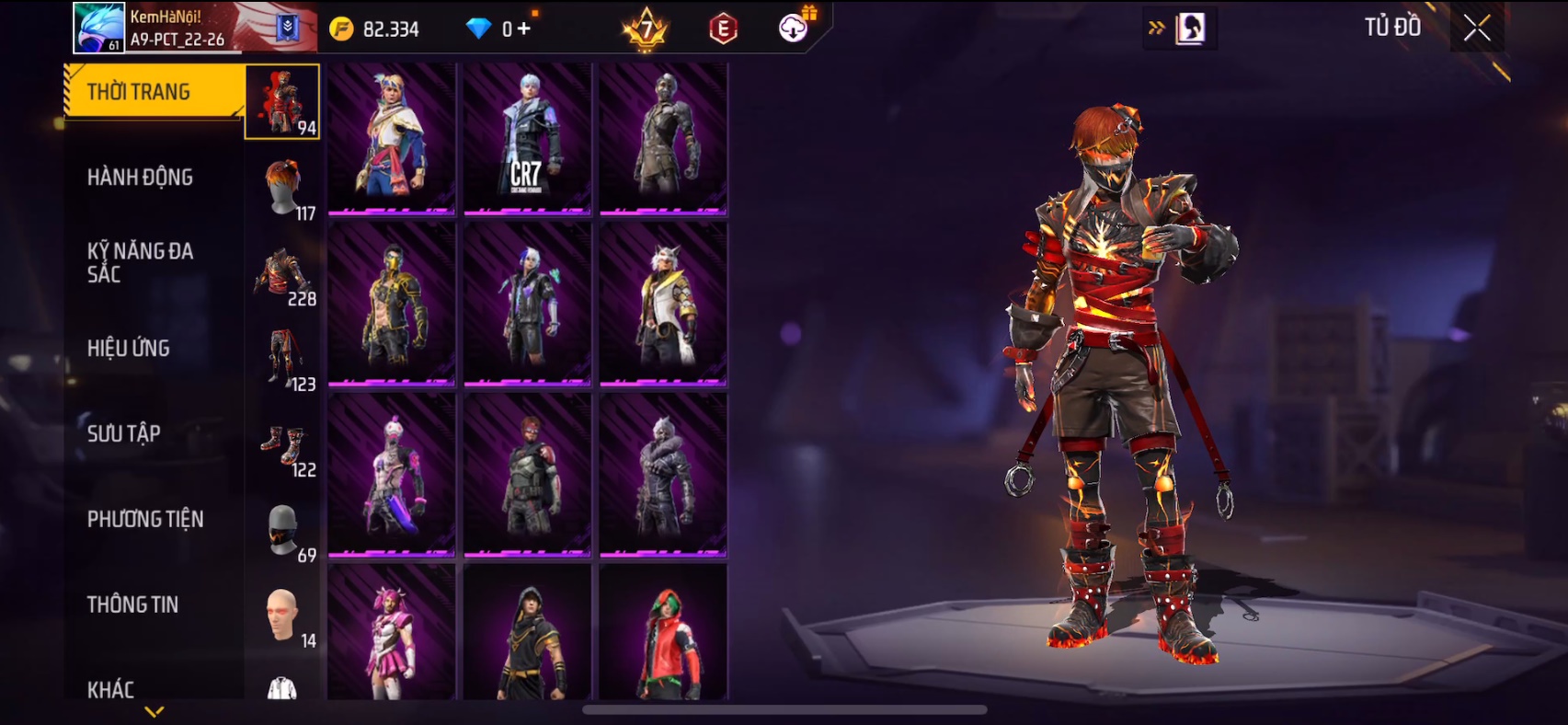Close the TỦ ĐỒ wardrobe screen

[x=1477, y=29]
